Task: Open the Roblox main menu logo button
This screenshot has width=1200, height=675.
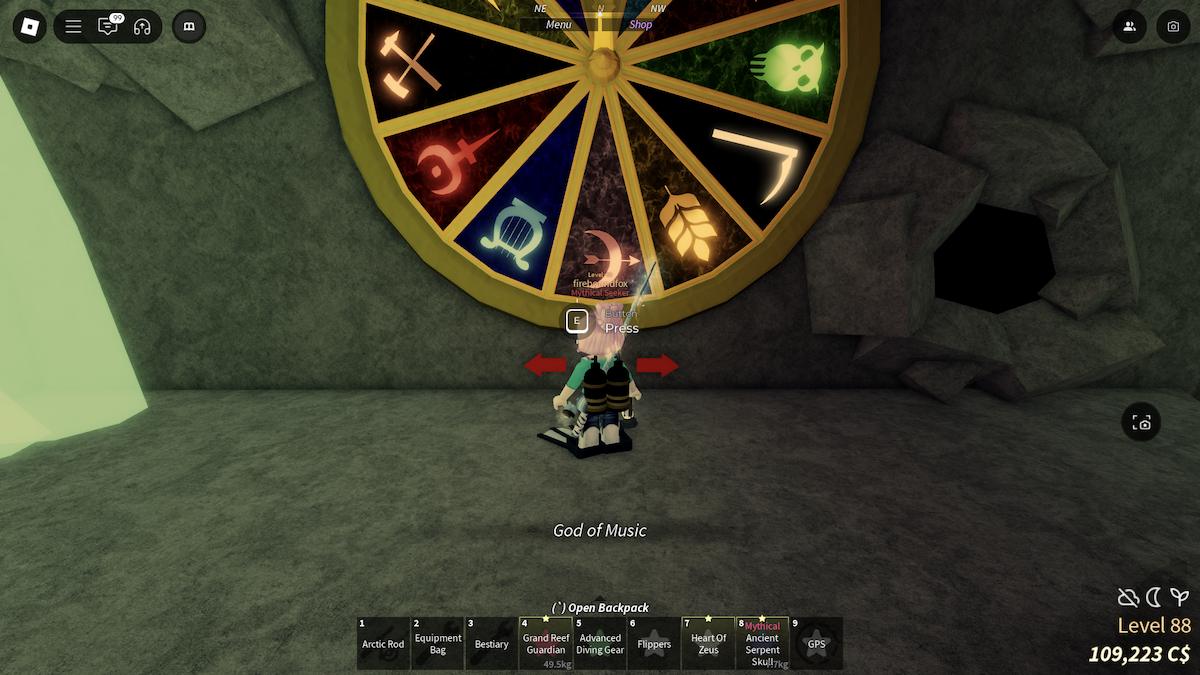Action: tap(29, 27)
